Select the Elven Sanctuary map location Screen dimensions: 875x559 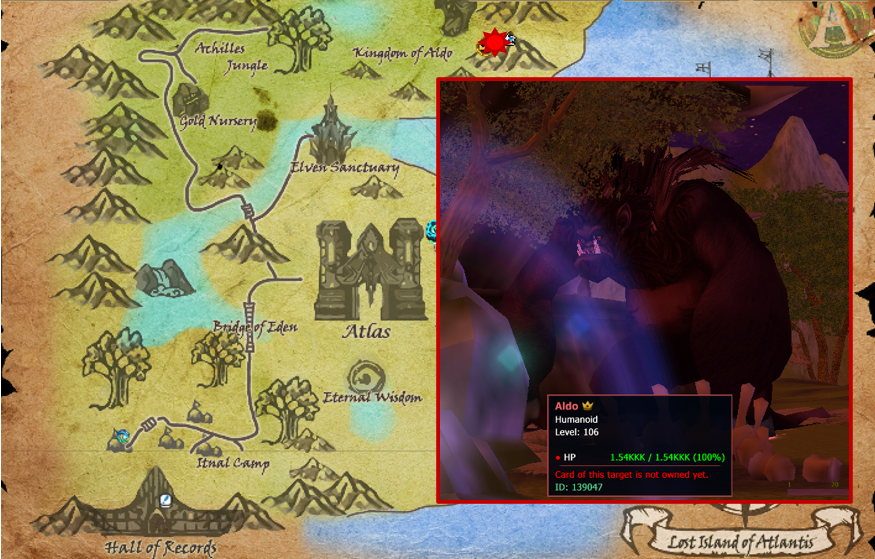(329, 133)
